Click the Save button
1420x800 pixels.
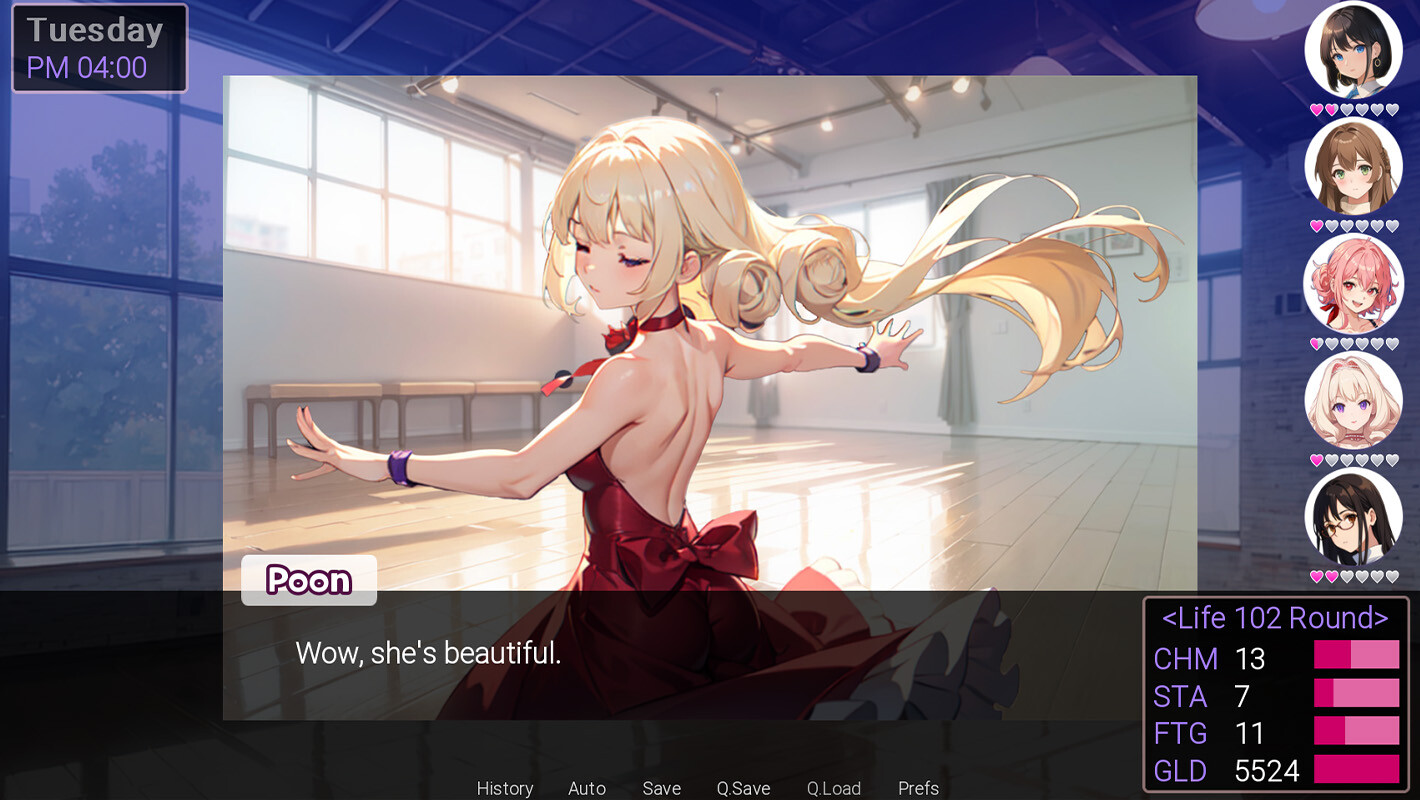tap(662, 788)
